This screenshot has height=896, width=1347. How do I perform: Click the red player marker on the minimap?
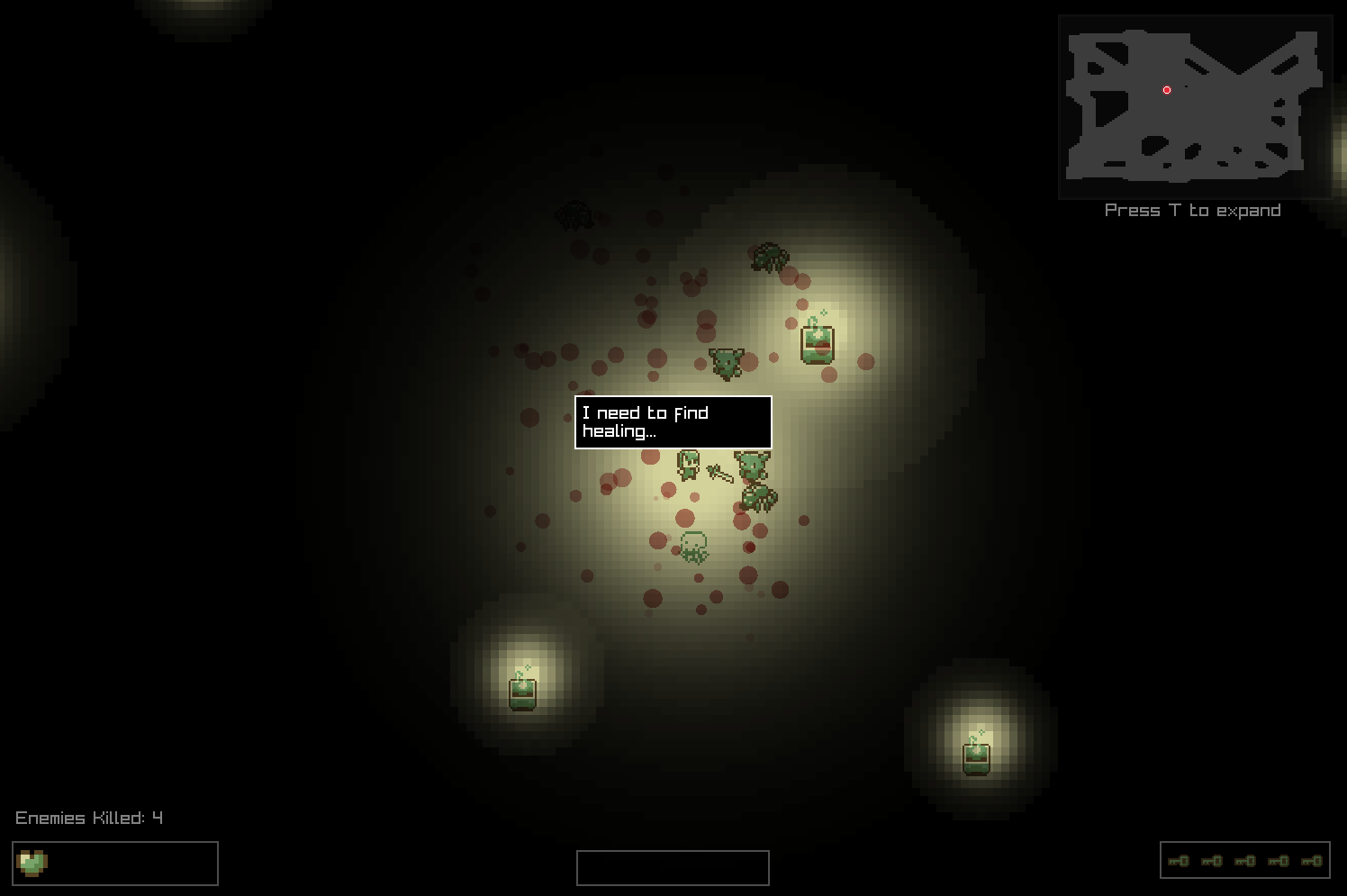pyautogui.click(x=1166, y=89)
